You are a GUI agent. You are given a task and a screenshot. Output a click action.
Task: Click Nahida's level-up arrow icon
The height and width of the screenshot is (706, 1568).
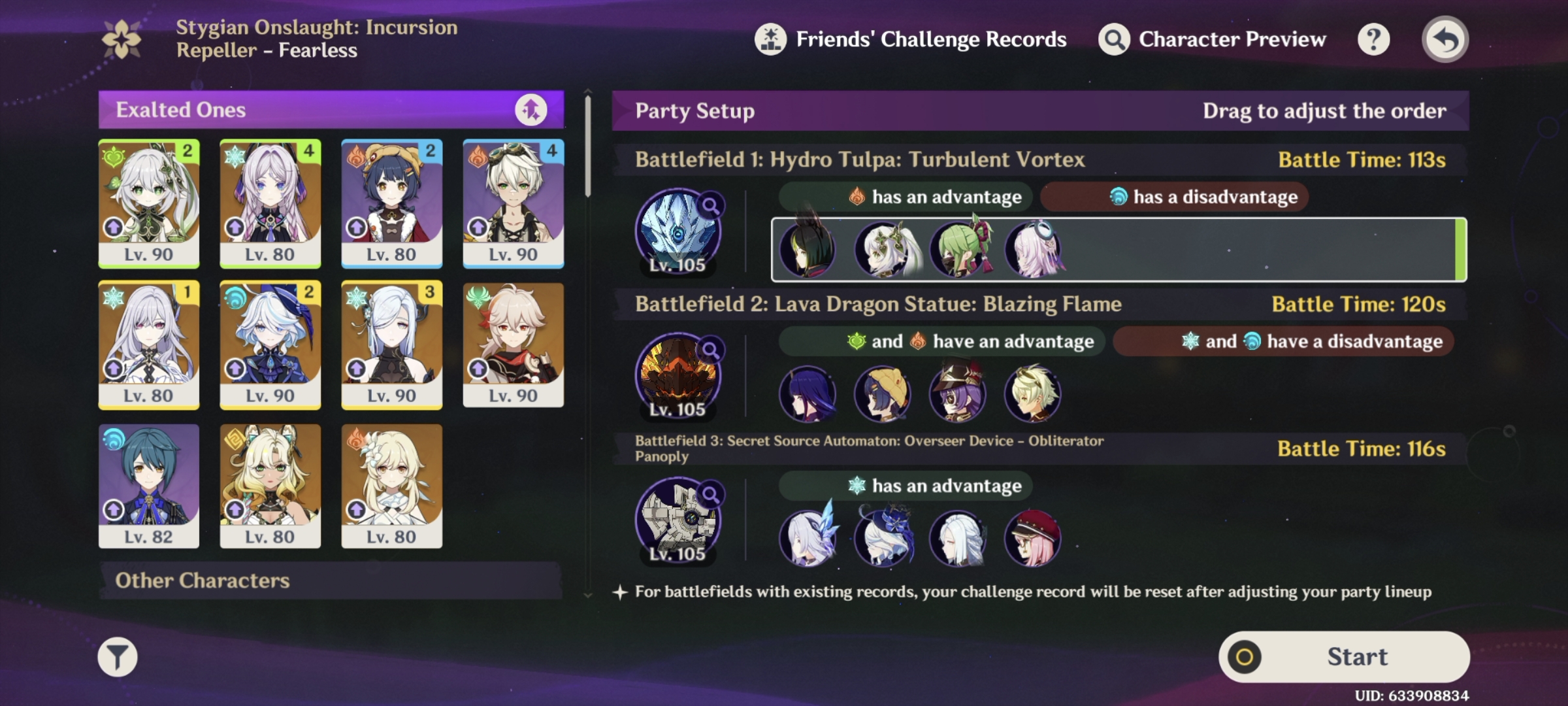(x=112, y=228)
